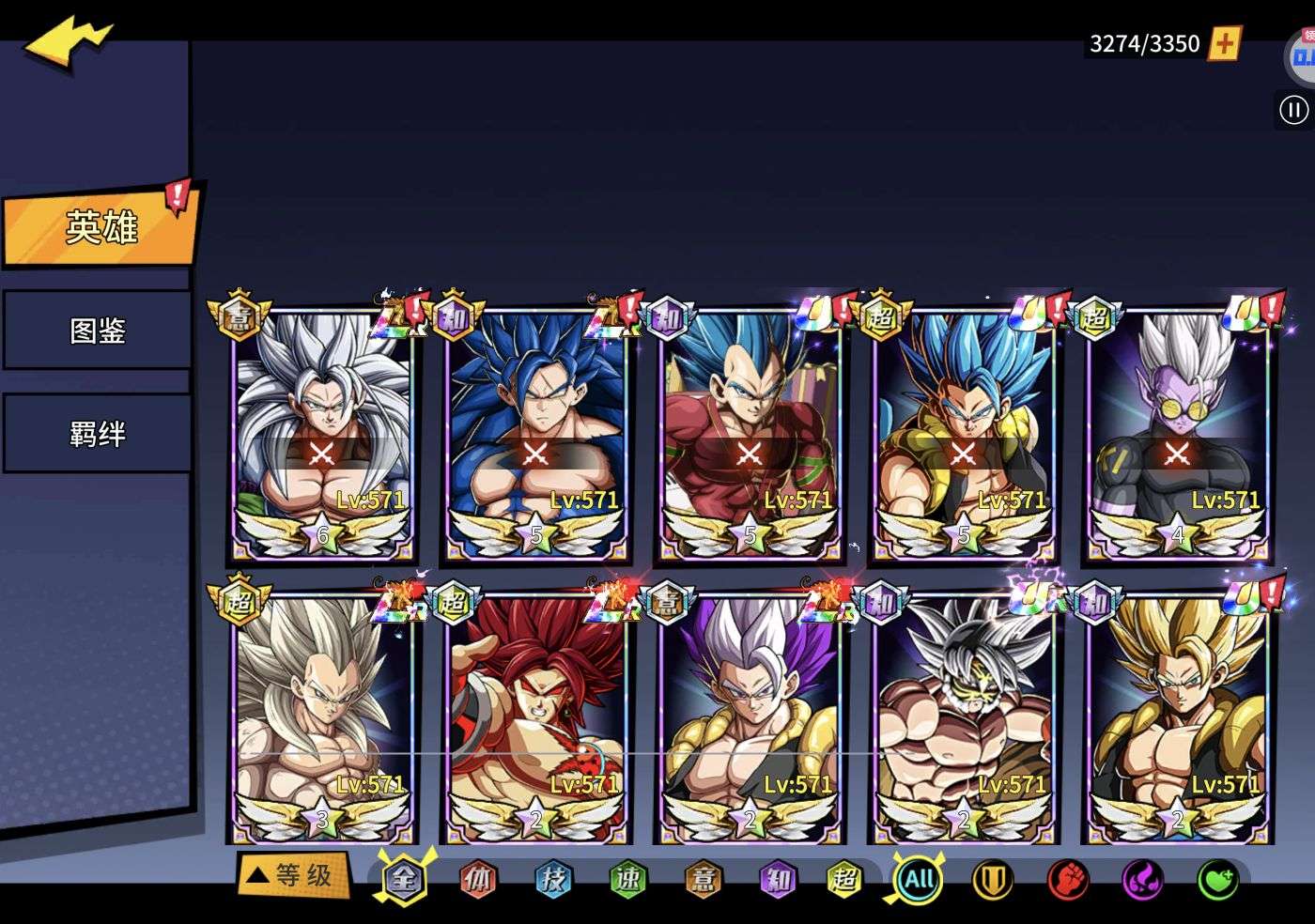Expand hero capacity with the plus button
The width and height of the screenshot is (1315, 924).
point(1224,43)
